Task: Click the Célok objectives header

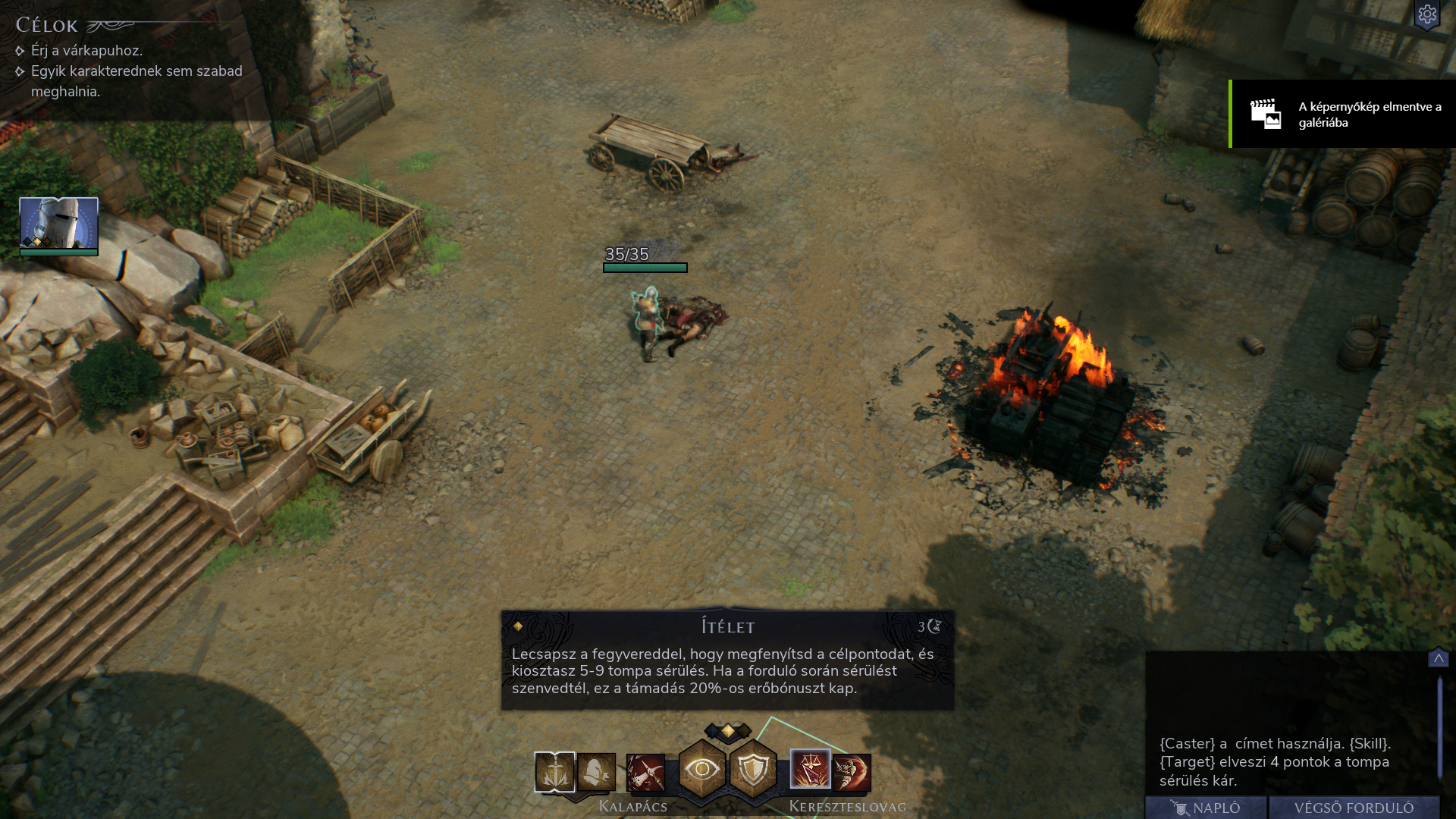Action: 47,26
